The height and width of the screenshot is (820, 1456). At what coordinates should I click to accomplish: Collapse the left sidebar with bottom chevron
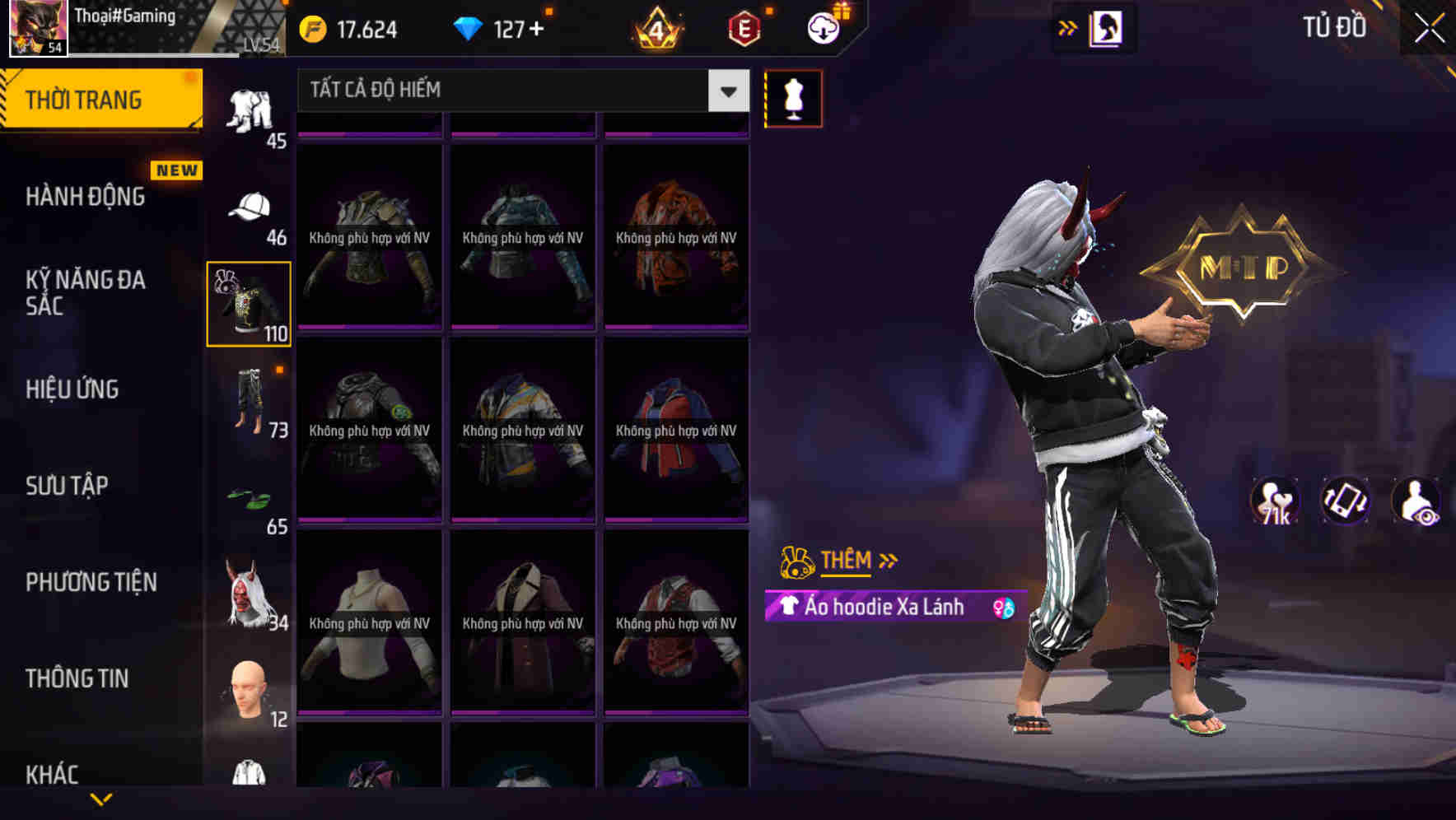pyautogui.click(x=100, y=799)
